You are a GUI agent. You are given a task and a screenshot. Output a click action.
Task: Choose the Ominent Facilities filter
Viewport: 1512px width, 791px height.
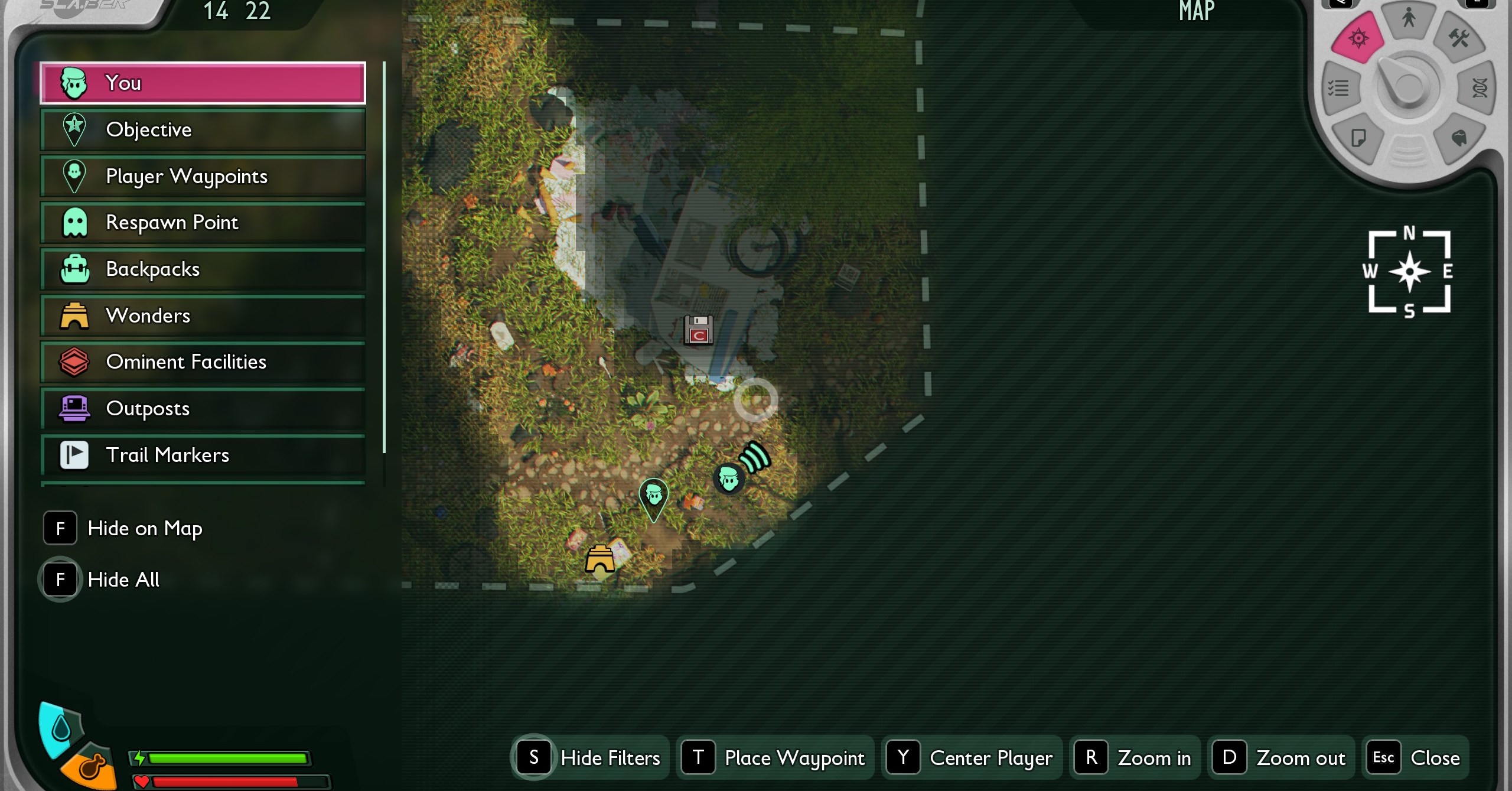pos(203,362)
